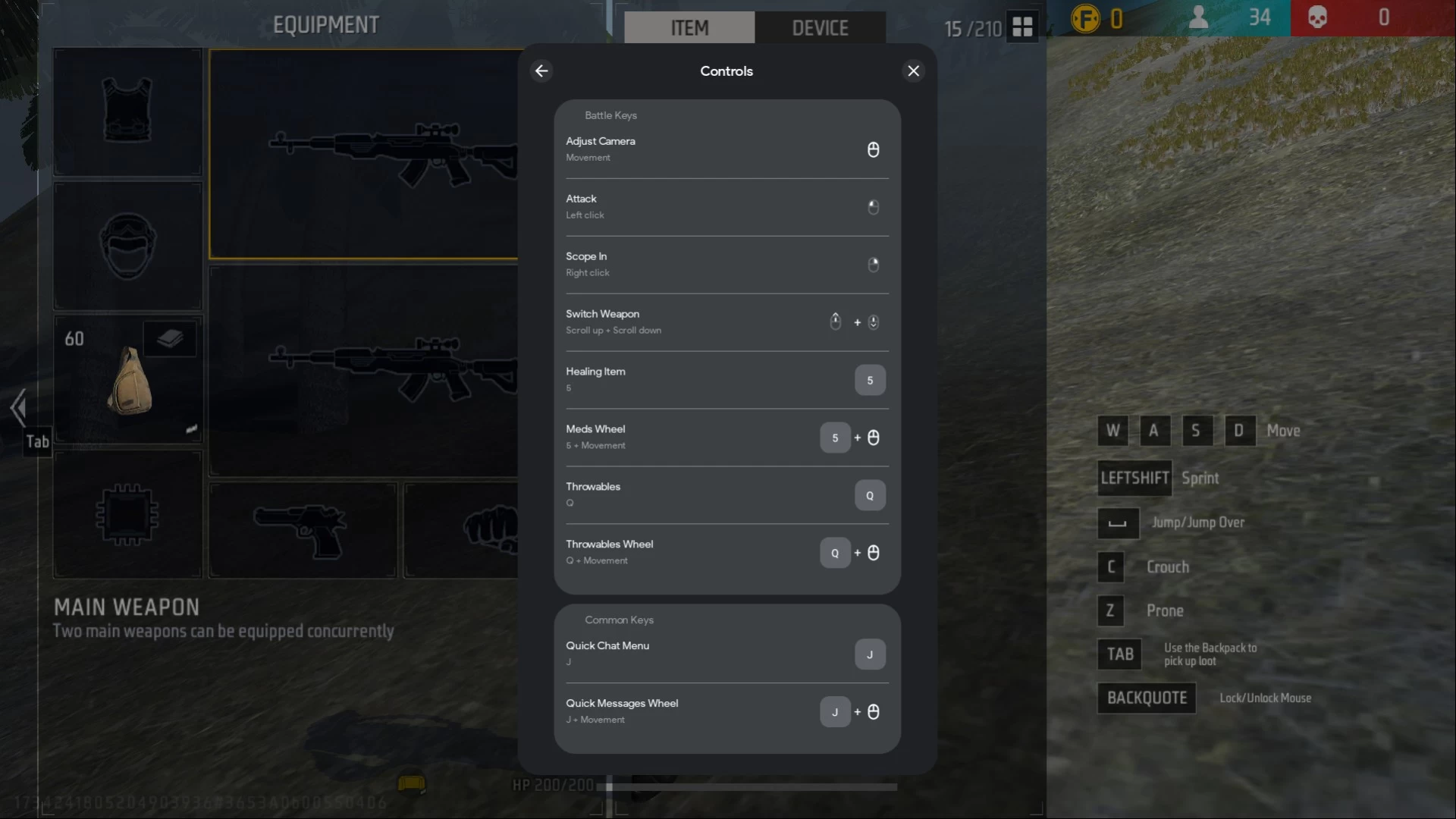
Task: Choose the Meds Wheel control row
Action: click(x=726, y=438)
